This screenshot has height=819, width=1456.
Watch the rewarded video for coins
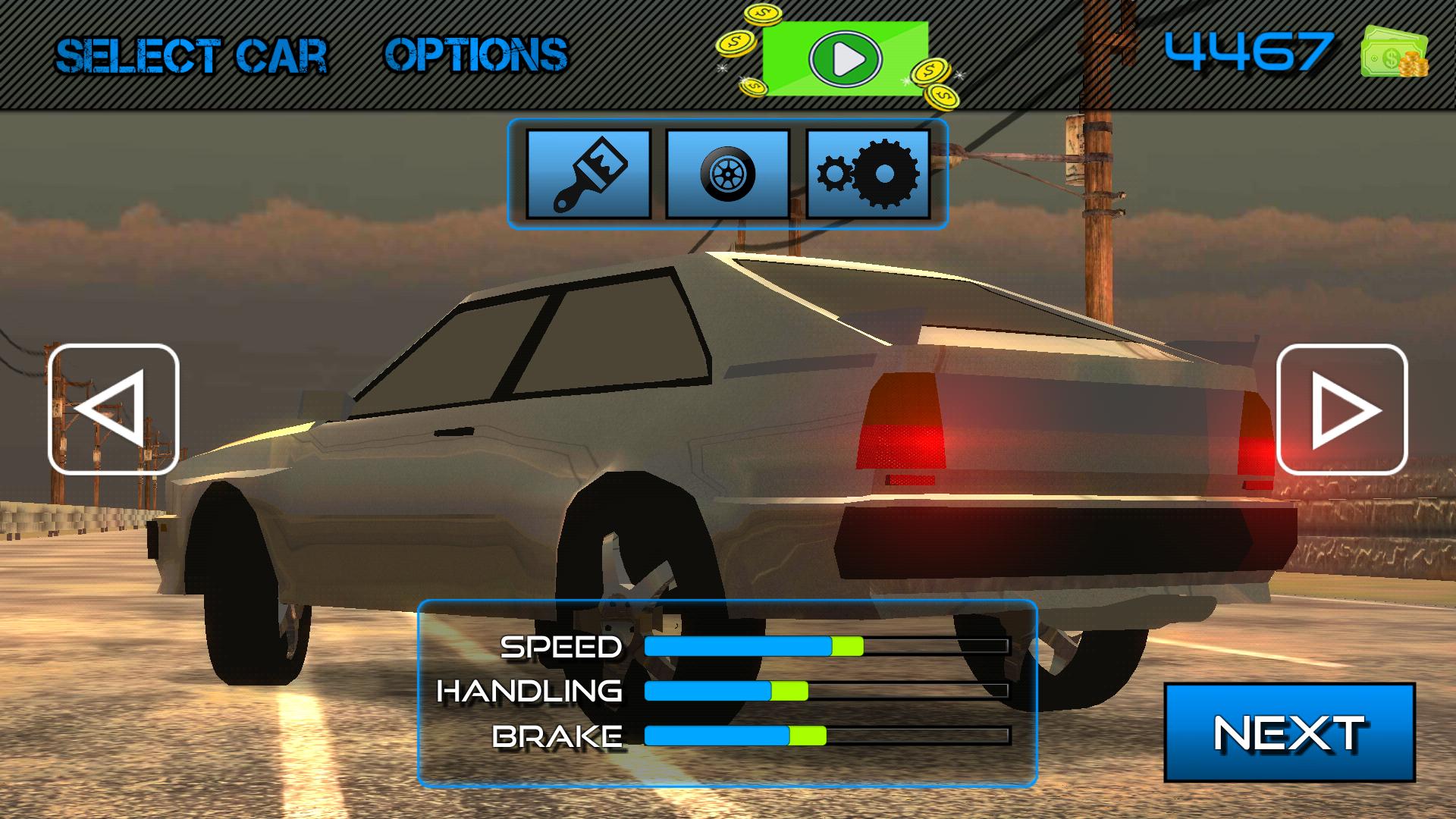pyautogui.click(x=845, y=58)
